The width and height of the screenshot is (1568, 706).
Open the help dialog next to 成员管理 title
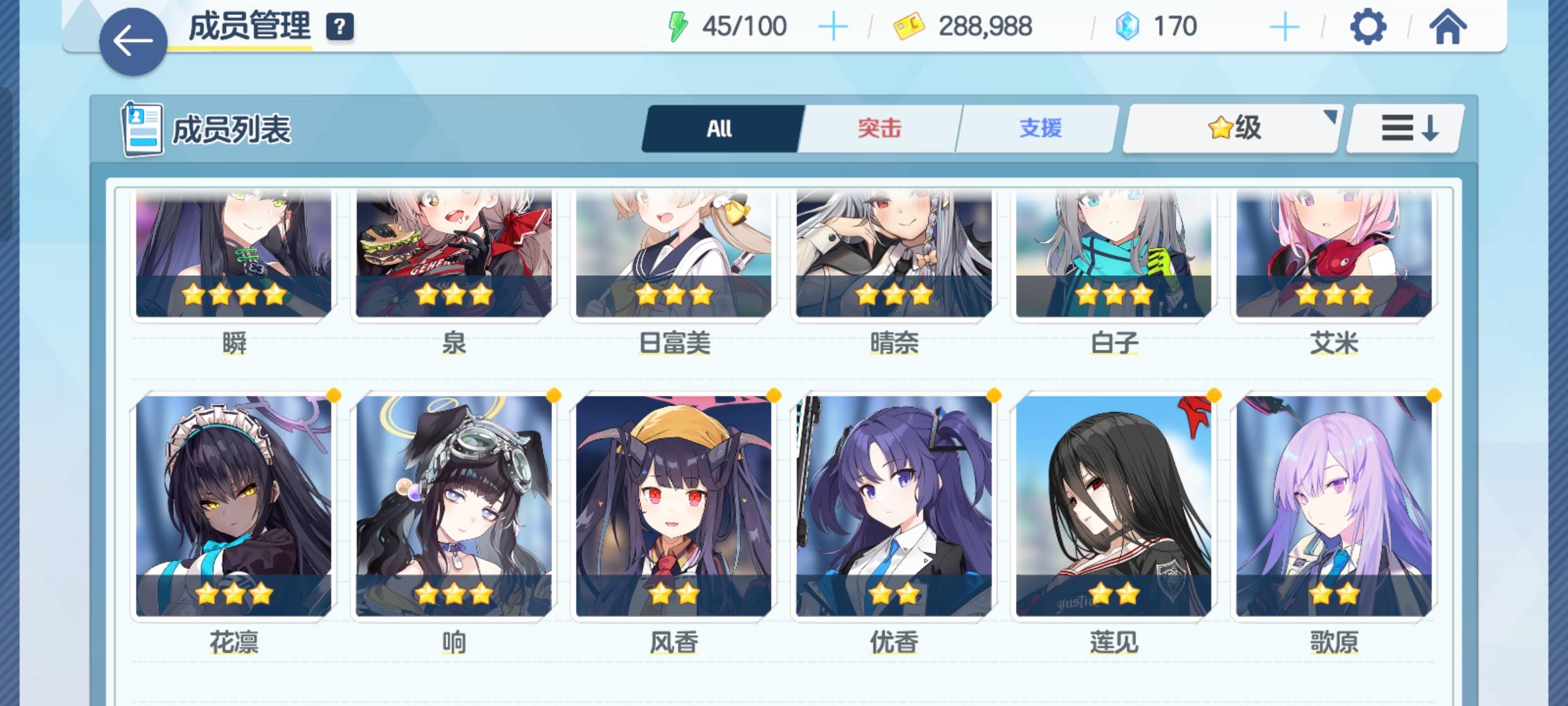337,28
